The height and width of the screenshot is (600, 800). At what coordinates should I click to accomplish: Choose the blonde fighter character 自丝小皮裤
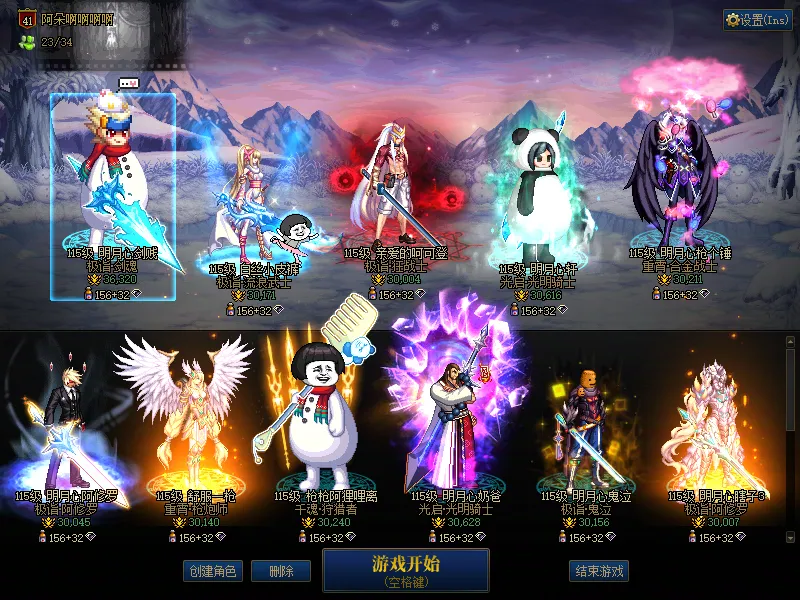click(252, 210)
